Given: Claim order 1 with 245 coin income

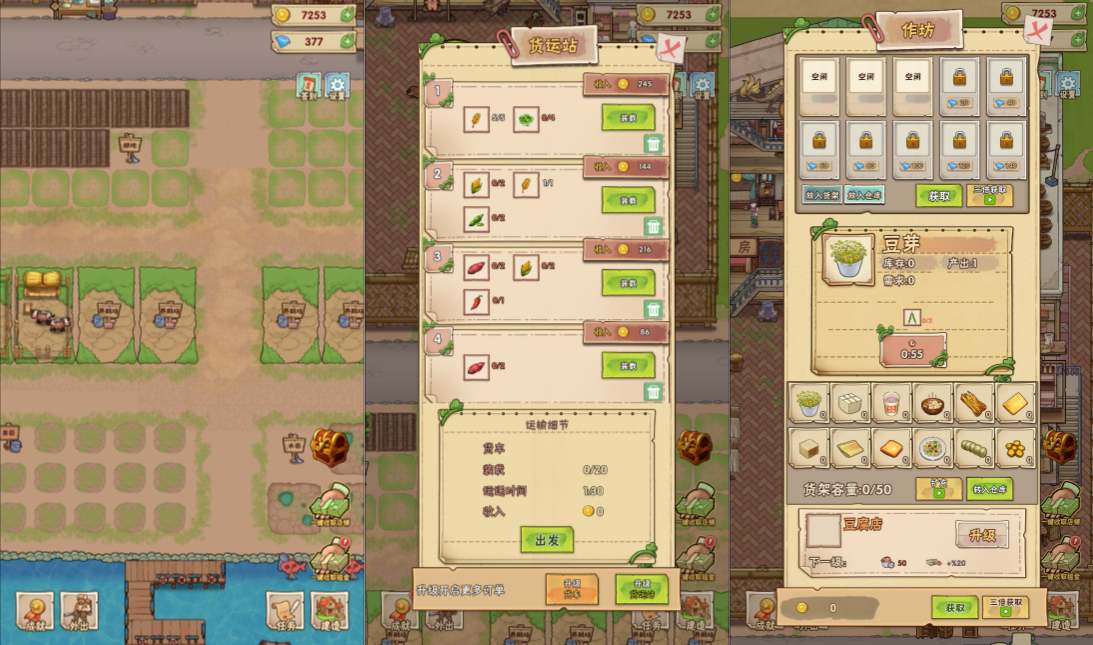Looking at the screenshot, I should tap(628, 116).
